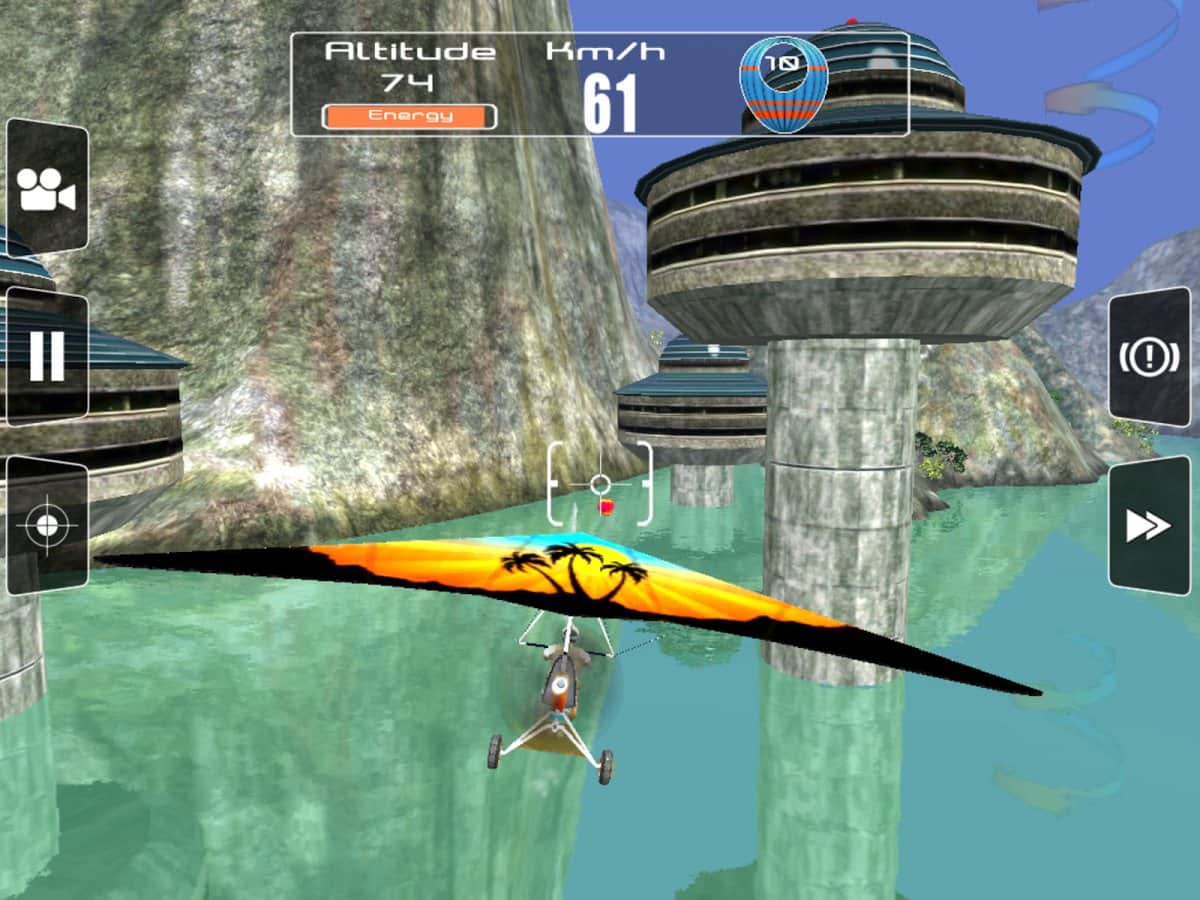This screenshot has height=900, width=1200.
Task: Pause the game
Action: [x=46, y=356]
